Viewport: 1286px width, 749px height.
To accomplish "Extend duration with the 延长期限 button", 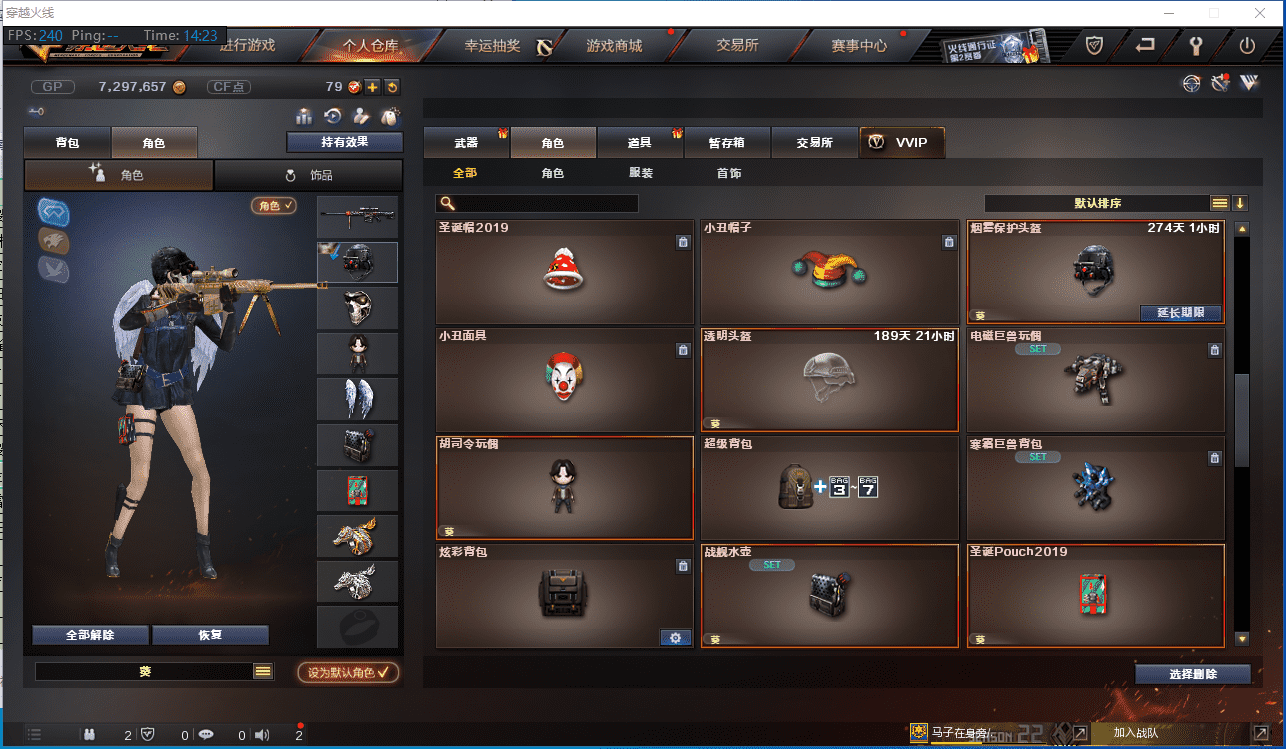I will tap(1181, 313).
